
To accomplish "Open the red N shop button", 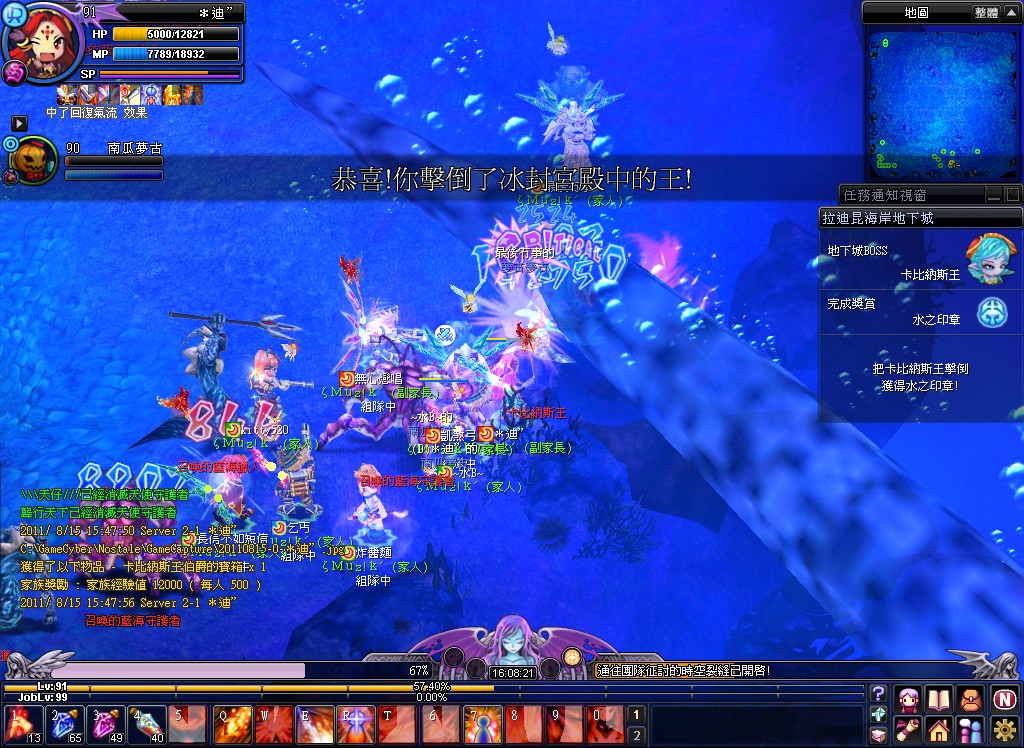I will click(1004, 698).
